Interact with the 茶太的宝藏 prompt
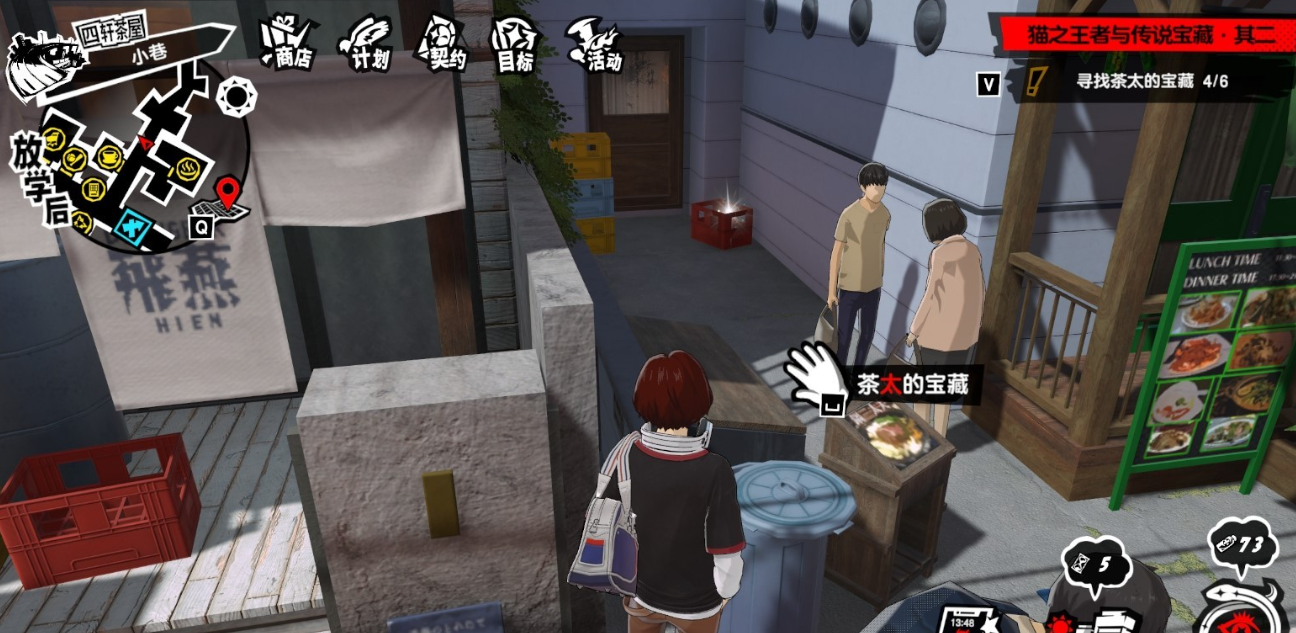The height and width of the screenshot is (633, 1296). click(880, 383)
